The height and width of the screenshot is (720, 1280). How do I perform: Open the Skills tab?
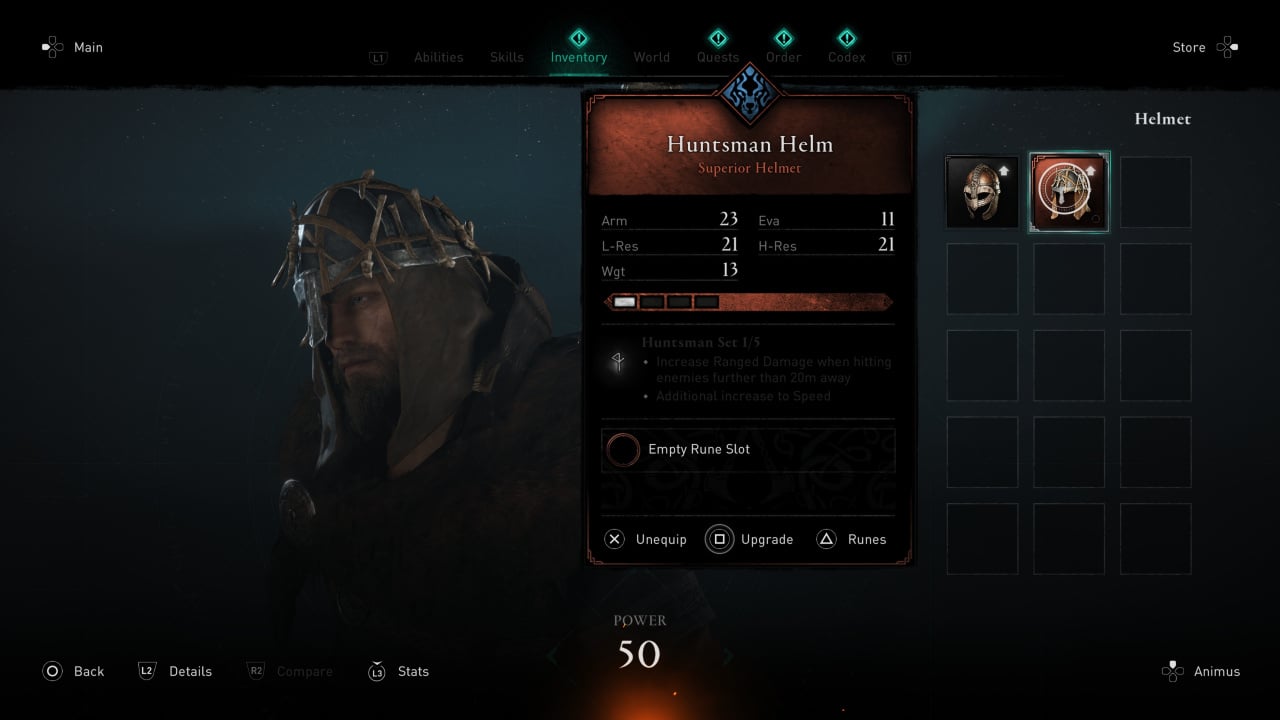tap(506, 57)
